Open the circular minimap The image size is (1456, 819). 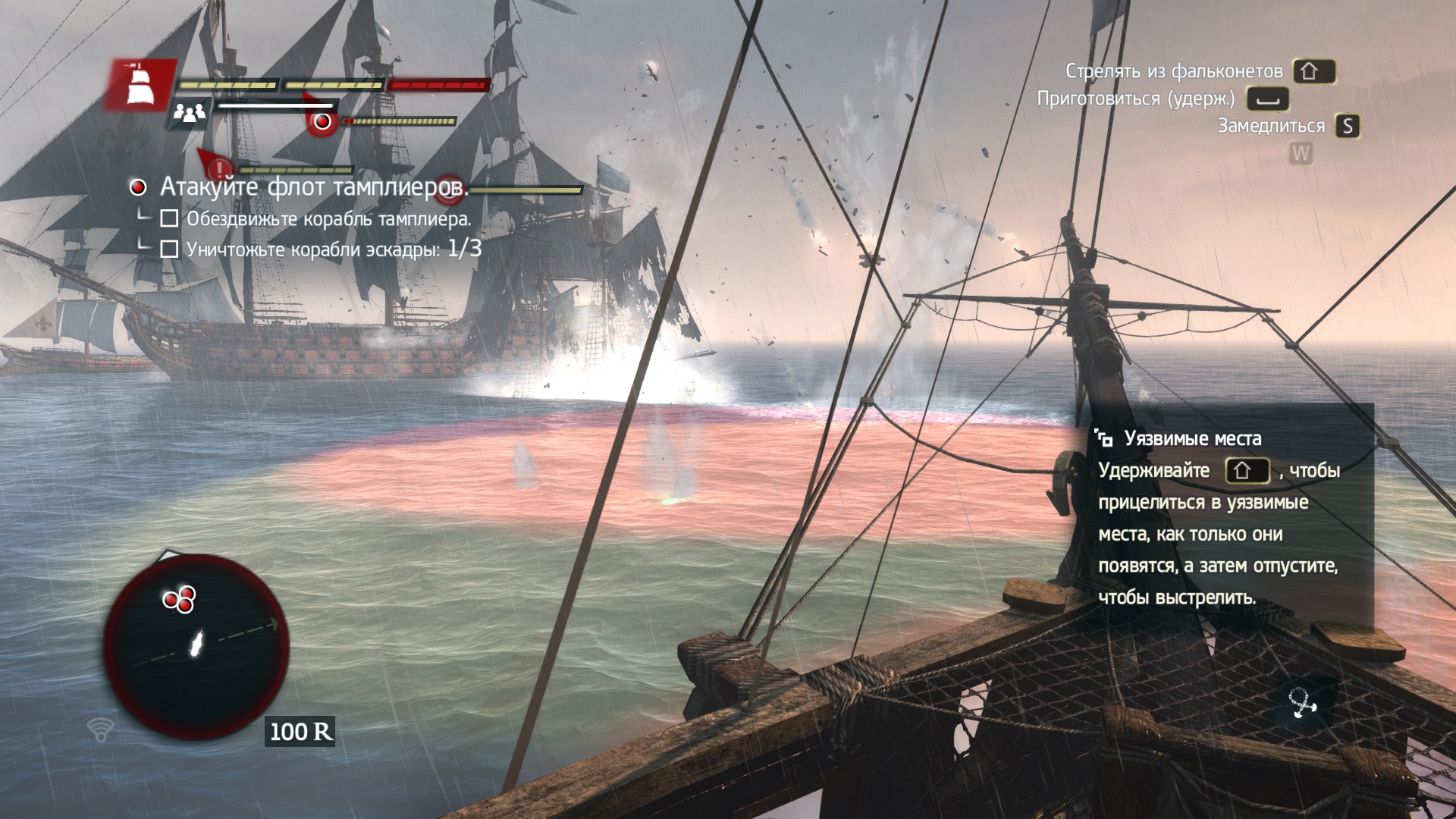tap(196, 646)
